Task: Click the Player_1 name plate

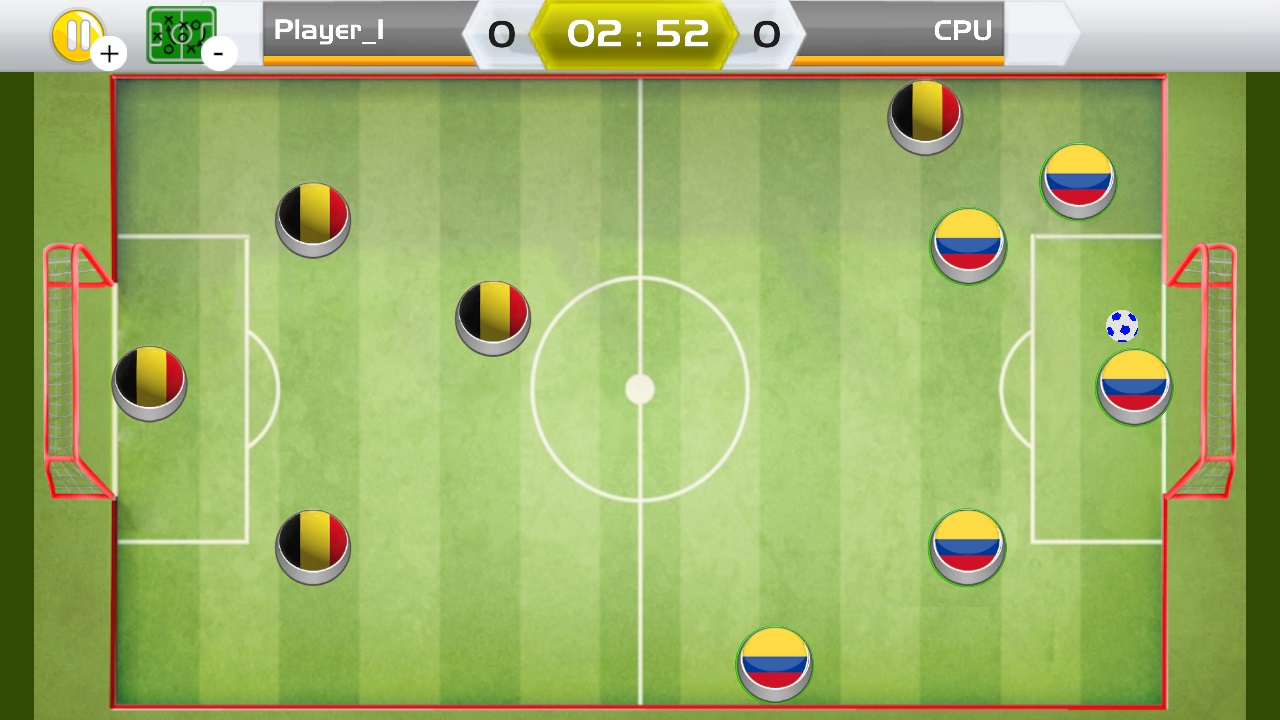Action: pos(330,32)
